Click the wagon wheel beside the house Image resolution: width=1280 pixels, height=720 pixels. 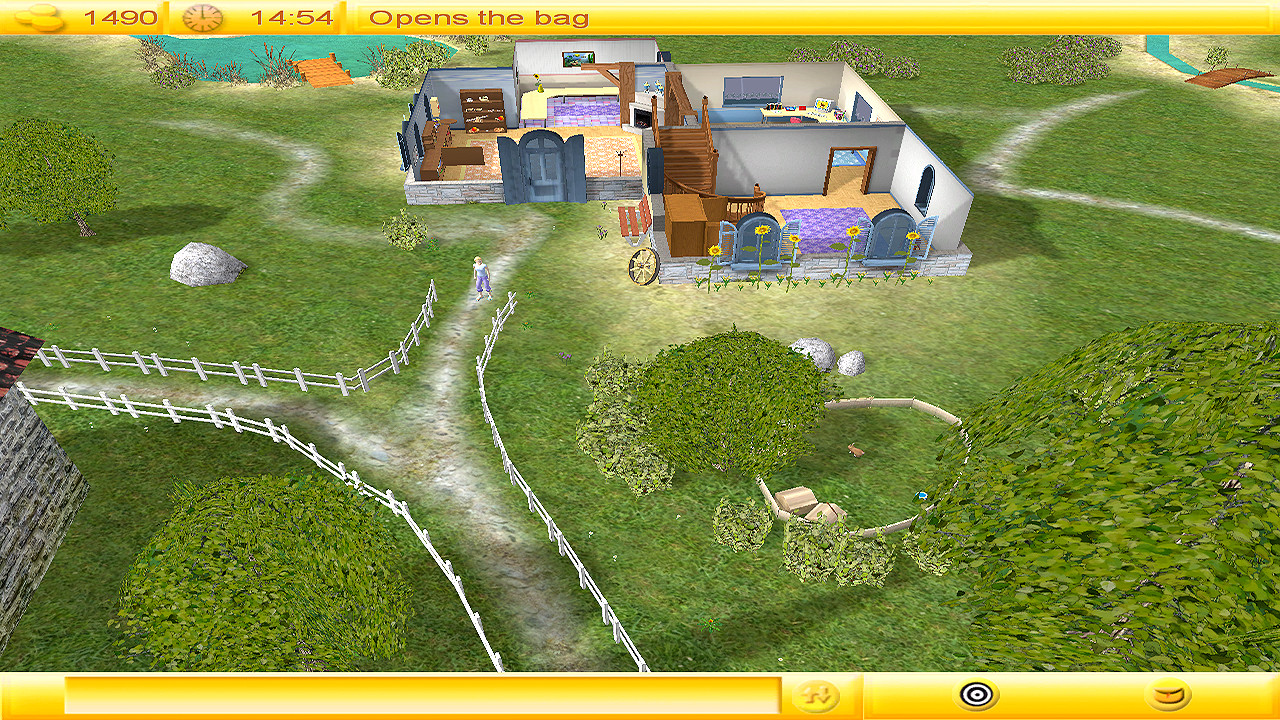click(x=644, y=266)
